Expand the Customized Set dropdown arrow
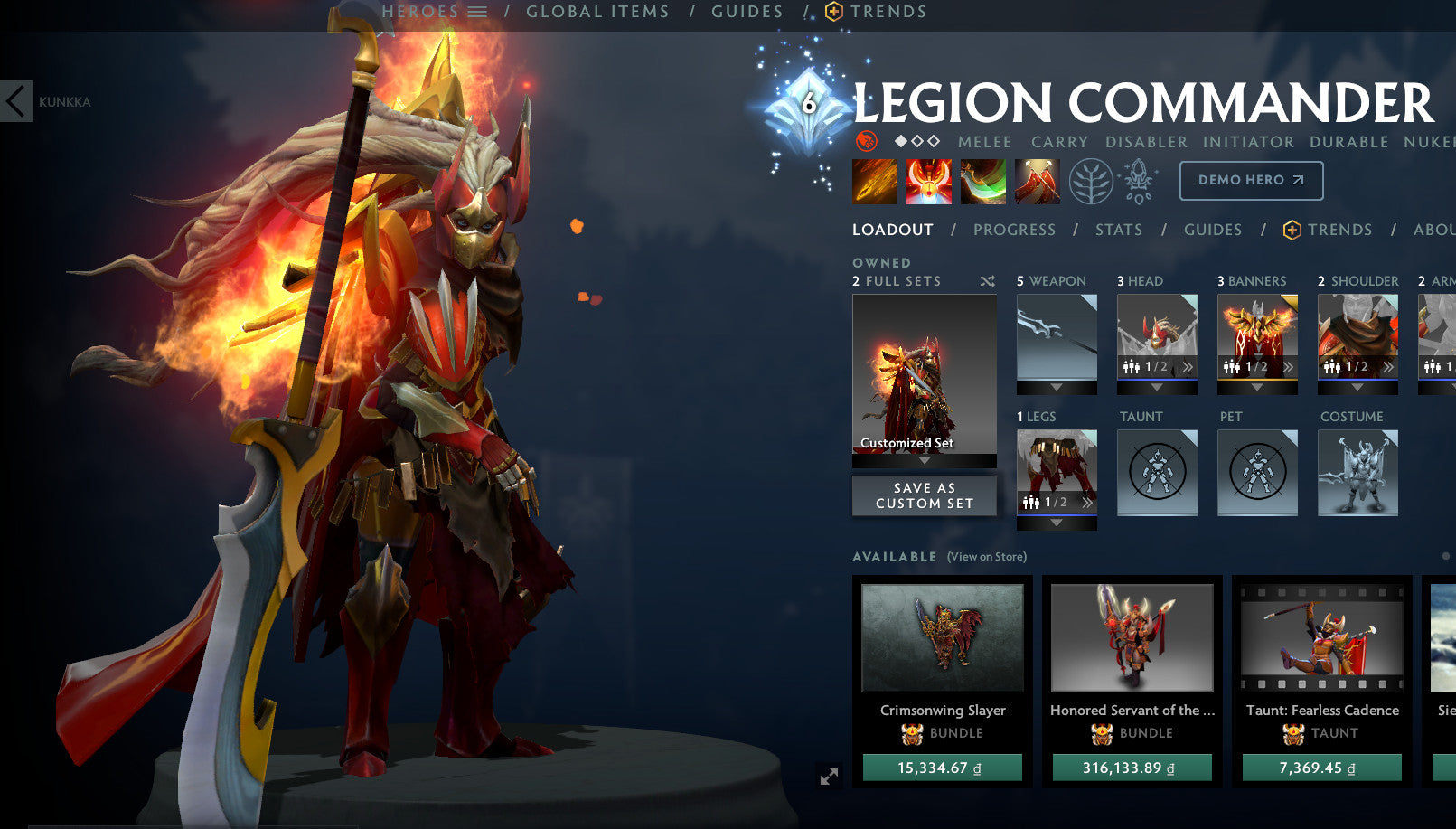The image size is (1456, 829). coord(924,460)
